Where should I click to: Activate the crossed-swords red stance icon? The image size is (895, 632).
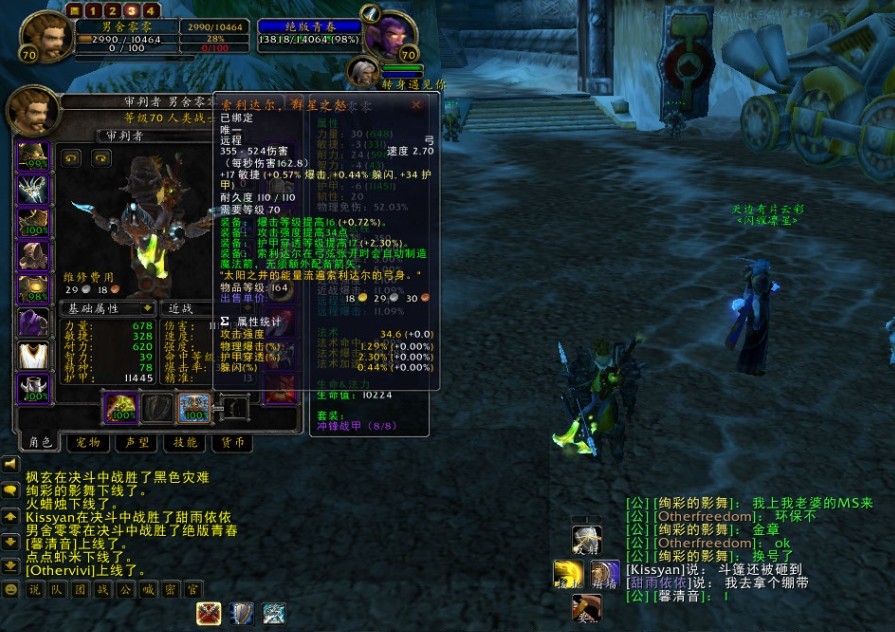(209, 613)
